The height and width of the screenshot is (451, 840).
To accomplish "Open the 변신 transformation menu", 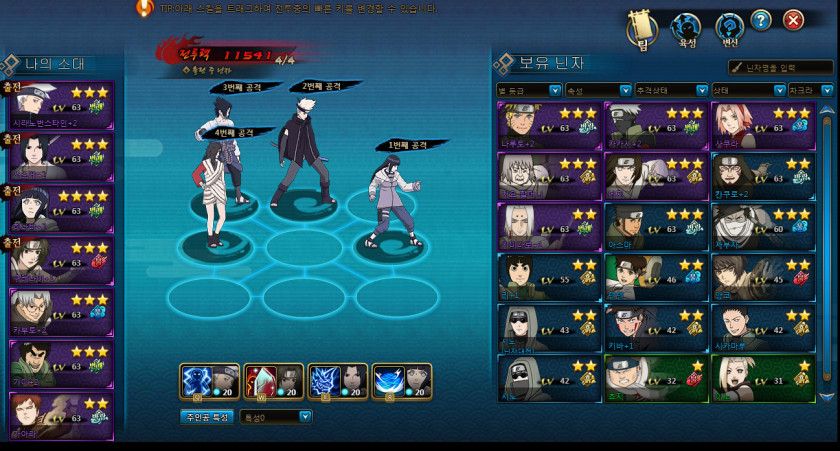I will [729, 28].
